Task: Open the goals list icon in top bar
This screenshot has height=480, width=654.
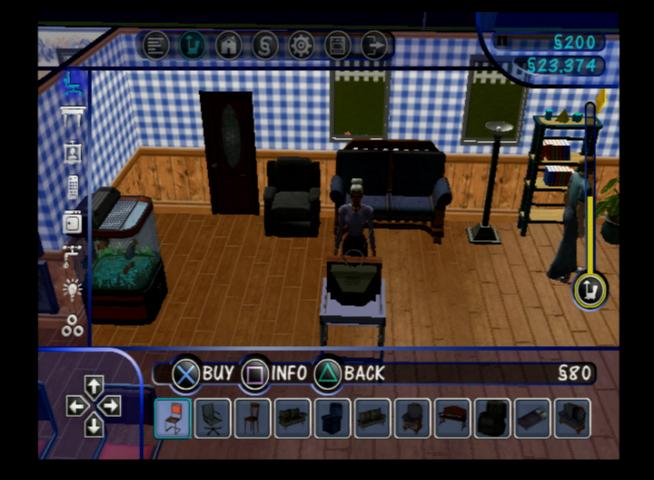Action: tap(156, 45)
